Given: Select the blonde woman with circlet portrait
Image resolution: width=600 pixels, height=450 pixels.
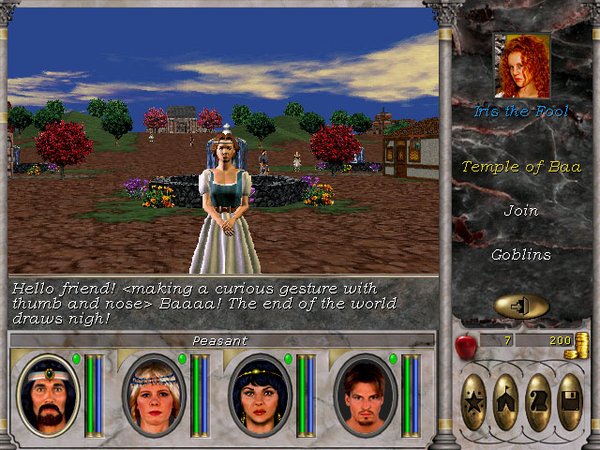Looking at the screenshot, I should click(153, 395).
